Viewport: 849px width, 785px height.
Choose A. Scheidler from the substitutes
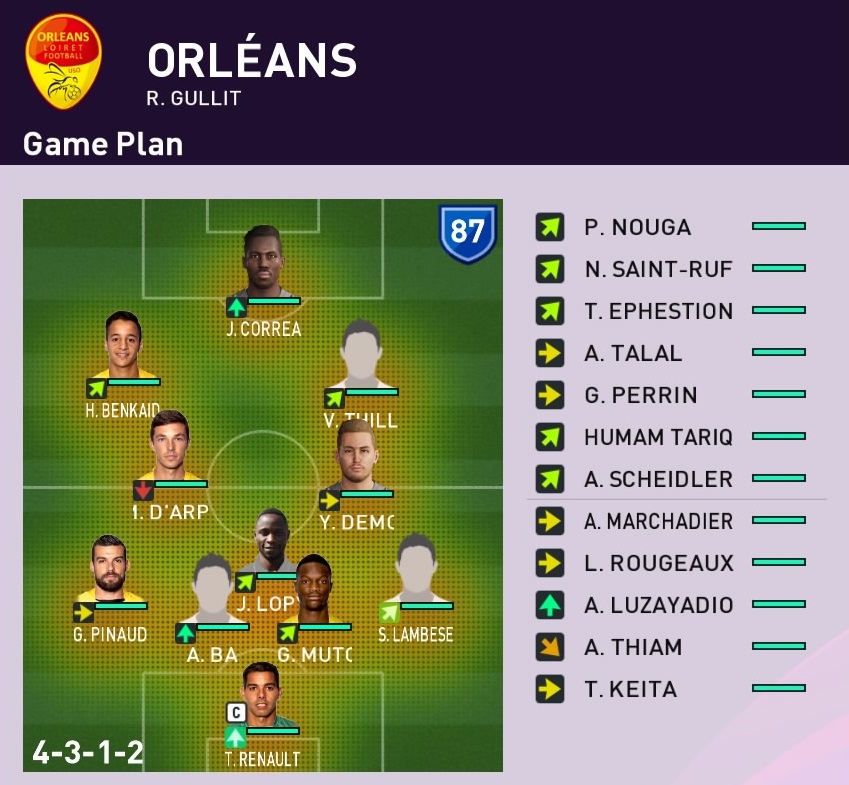(670, 479)
